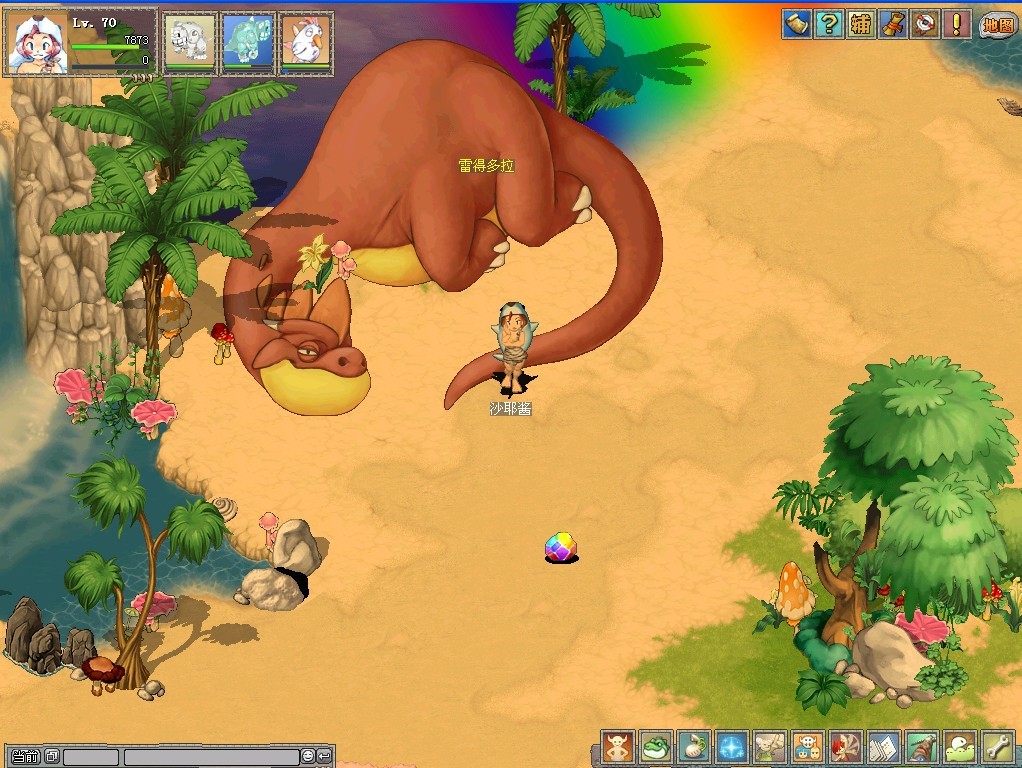Click the yellow exclamation mark icon
The width and height of the screenshot is (1022, 768).
click(957, 24)
